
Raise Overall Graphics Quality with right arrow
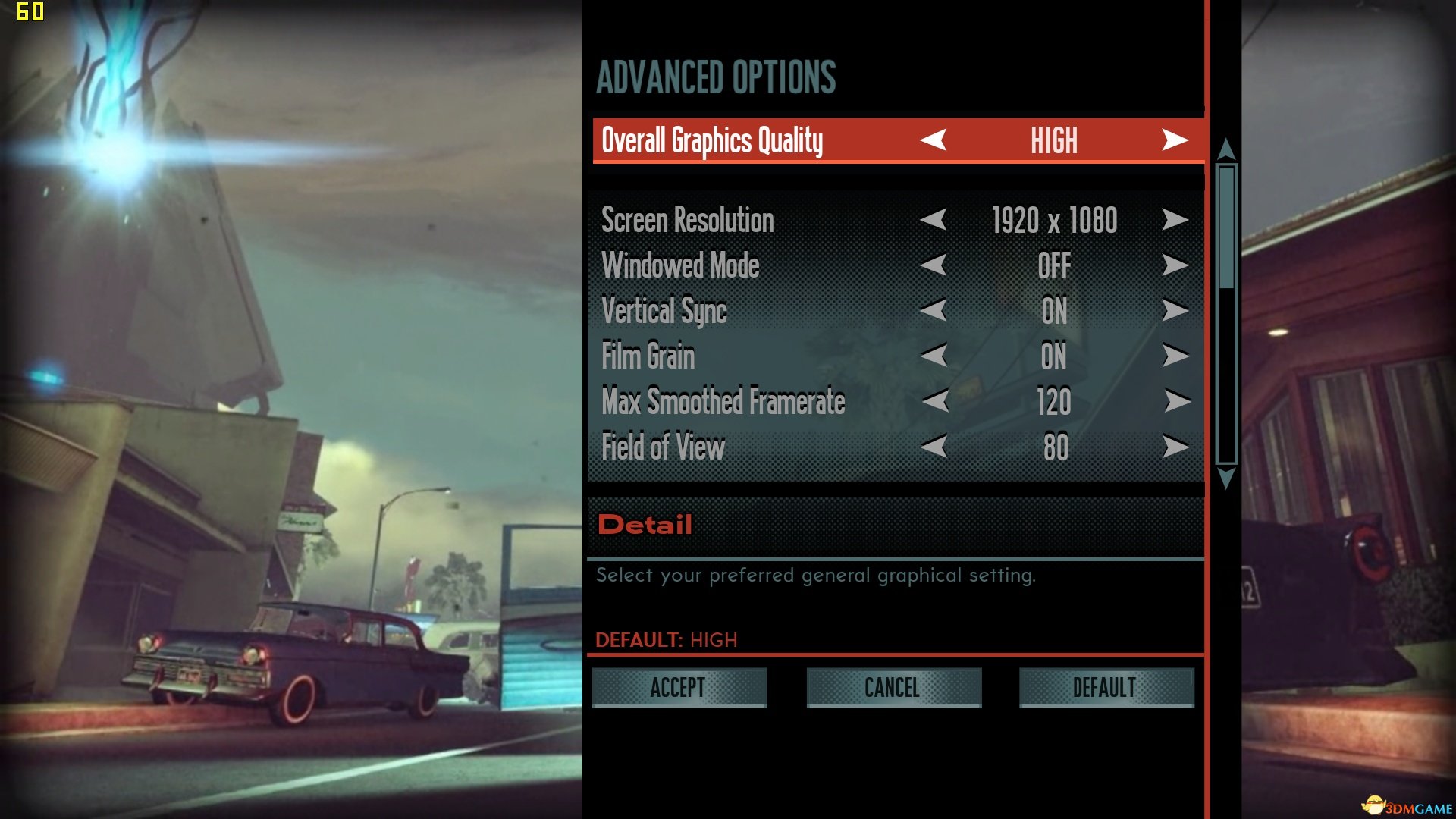(x=1175, y=140)
